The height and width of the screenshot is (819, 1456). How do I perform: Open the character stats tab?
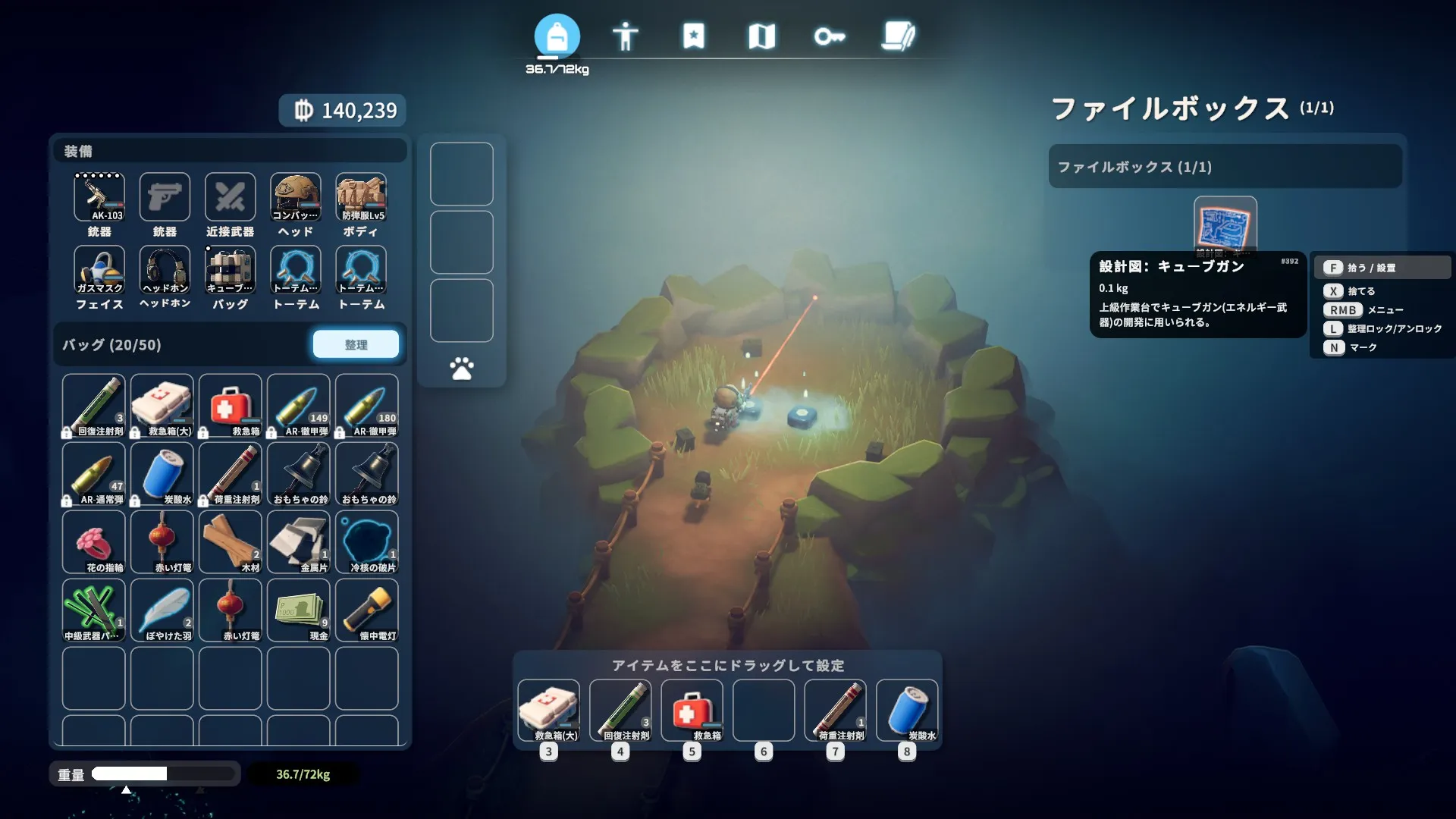pyautogui.click(x=625, y=36)
